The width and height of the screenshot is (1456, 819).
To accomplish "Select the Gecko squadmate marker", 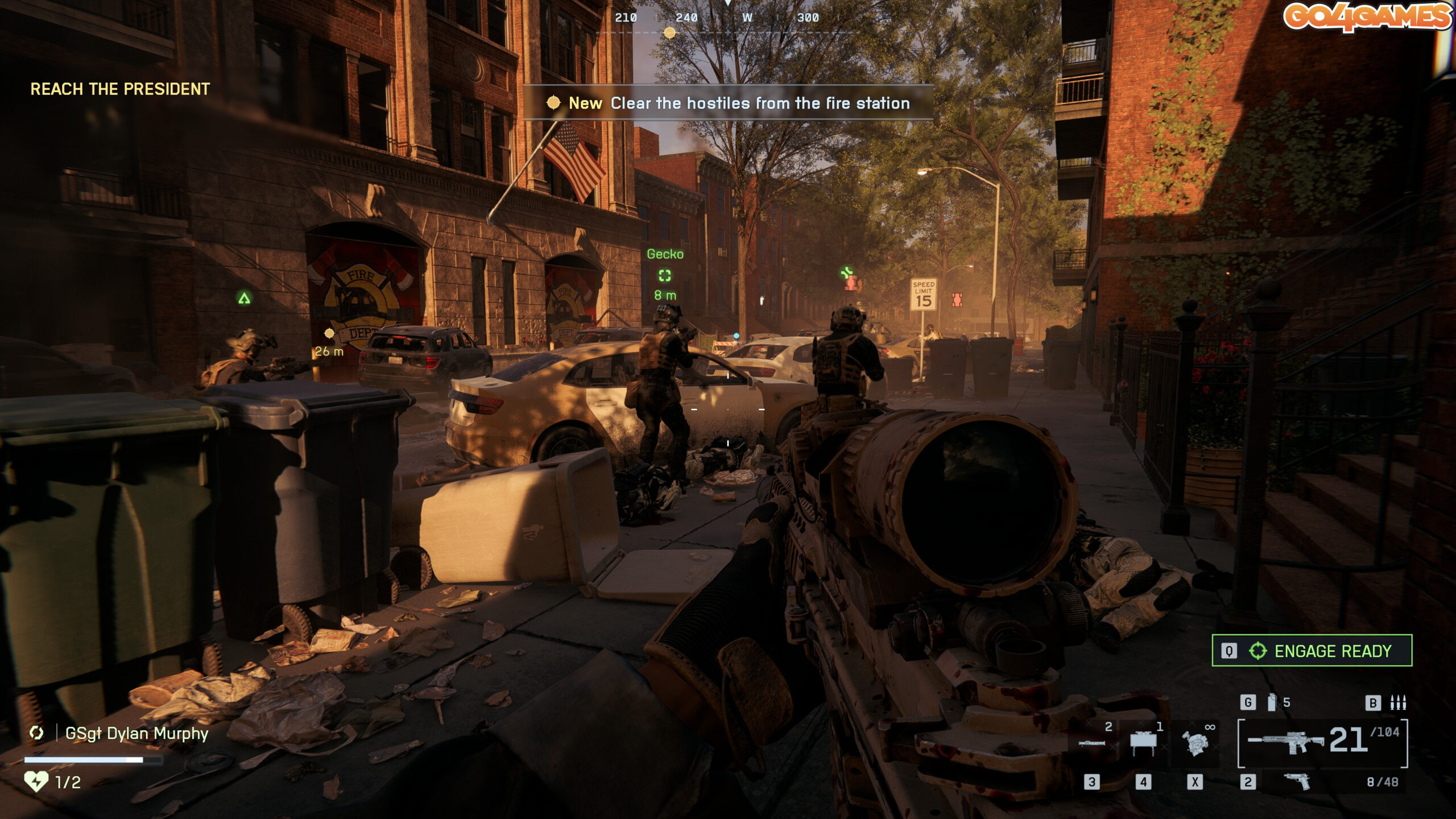I will (665, 276).
